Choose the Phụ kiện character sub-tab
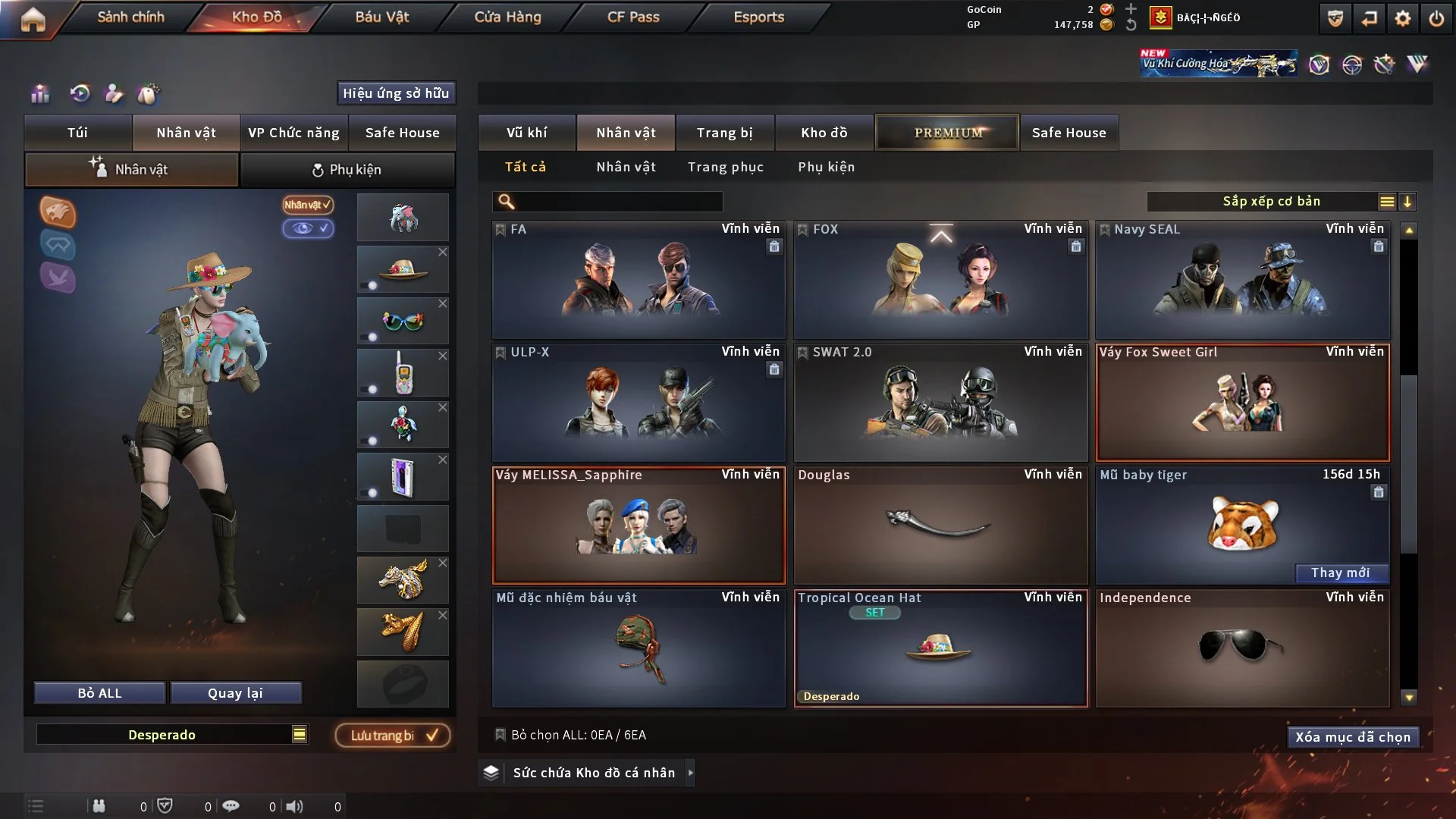The width and height of the screenshot is (1456, 819). 347,170
